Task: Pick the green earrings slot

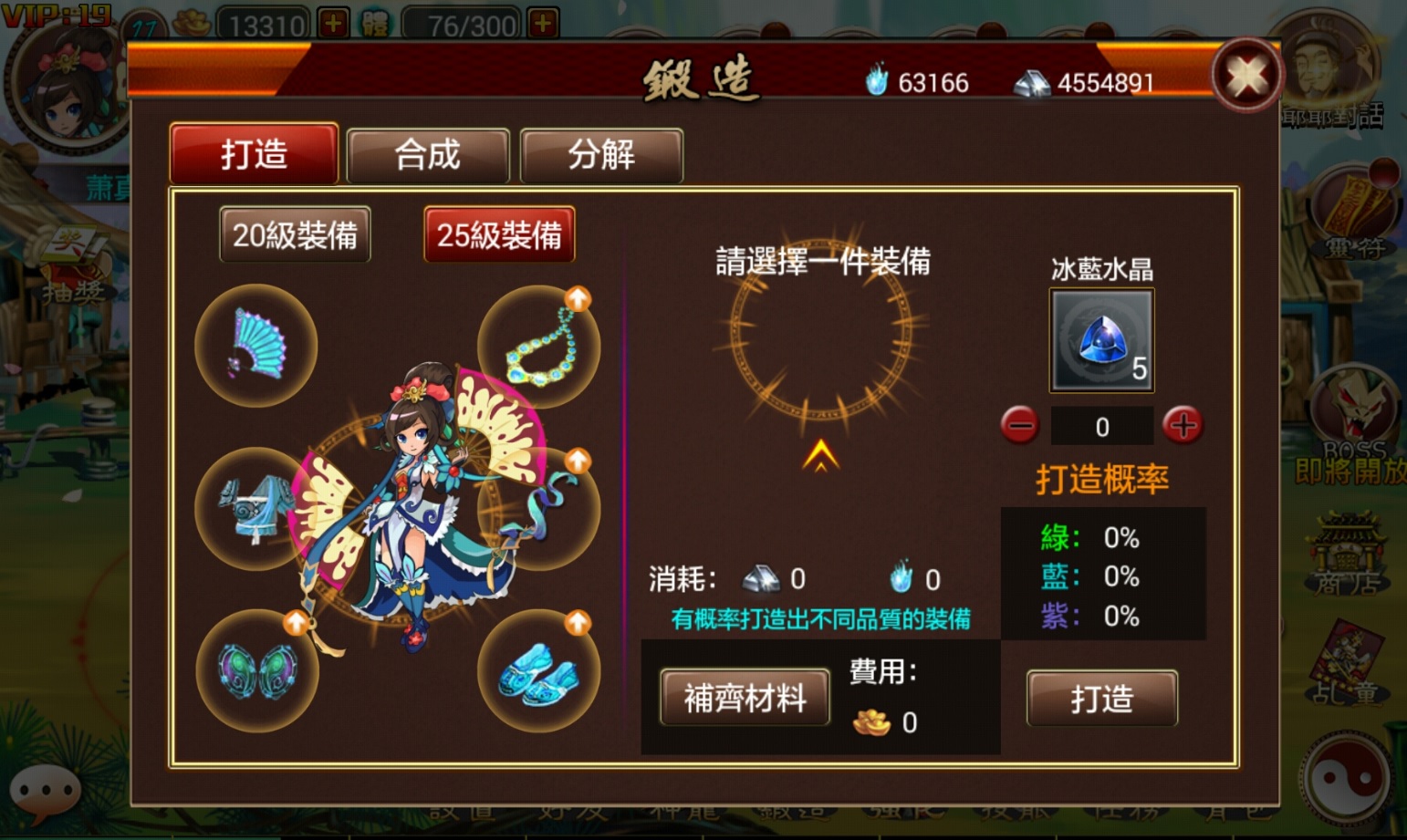Action: [257, 670]
